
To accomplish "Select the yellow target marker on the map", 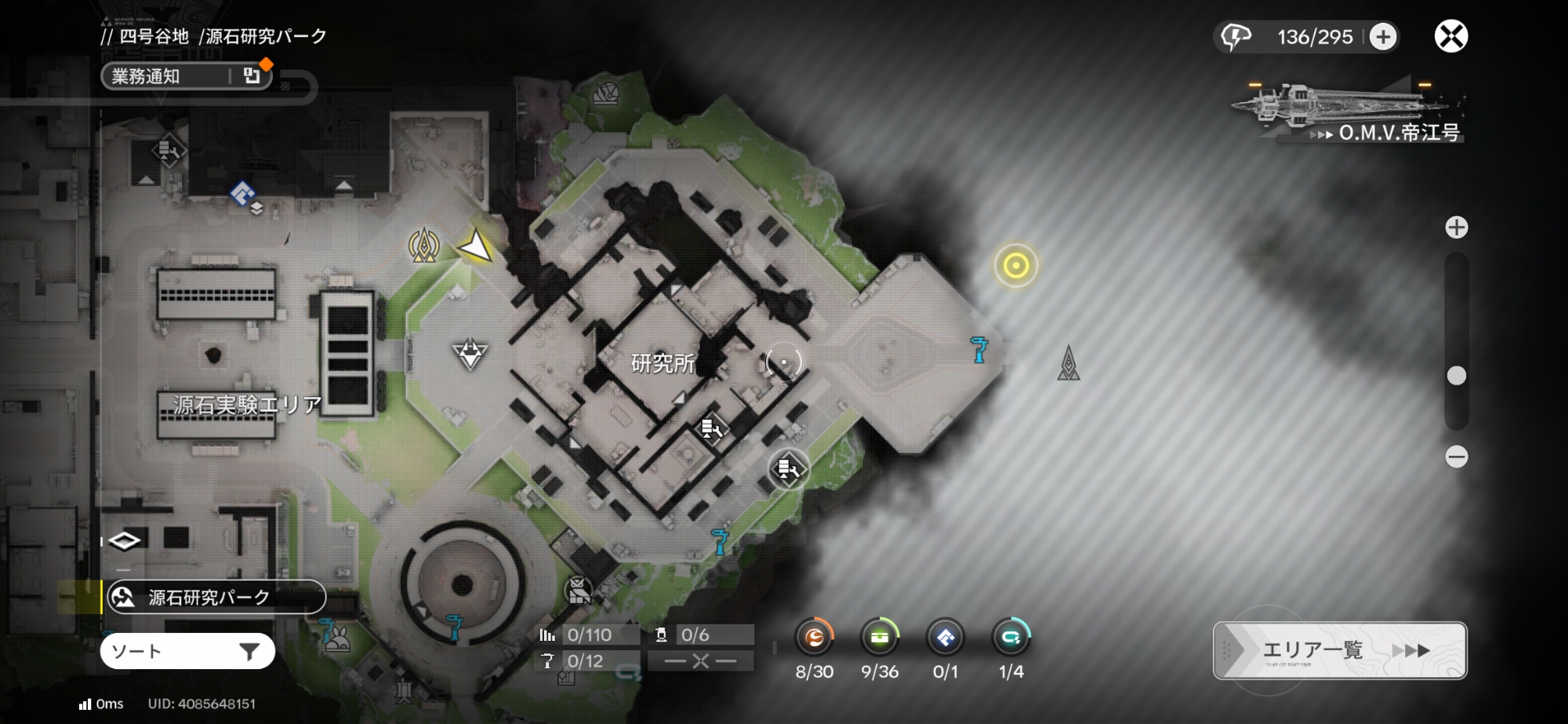I will (x=1016, y=265).
